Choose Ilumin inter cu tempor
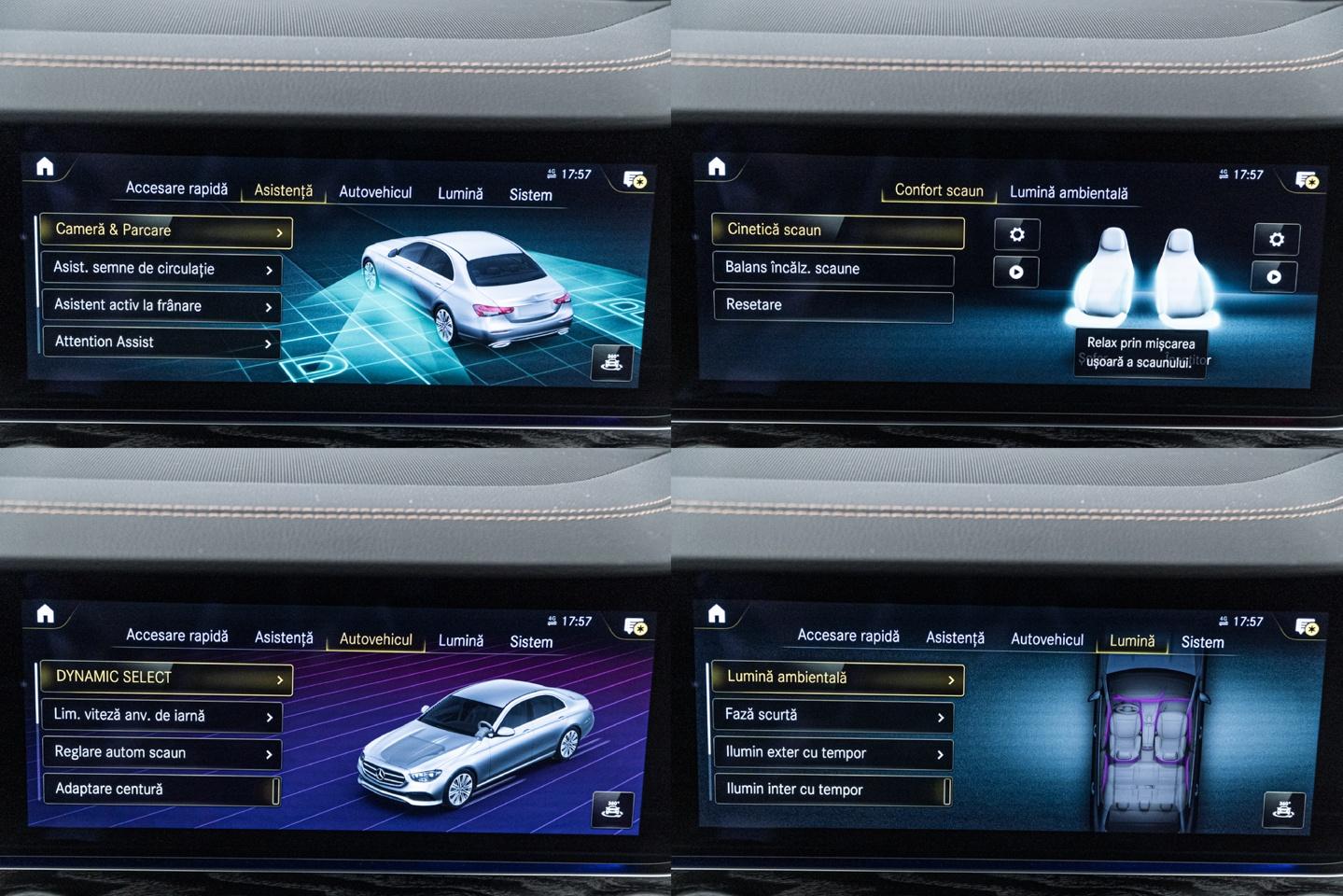 [832, 791]
